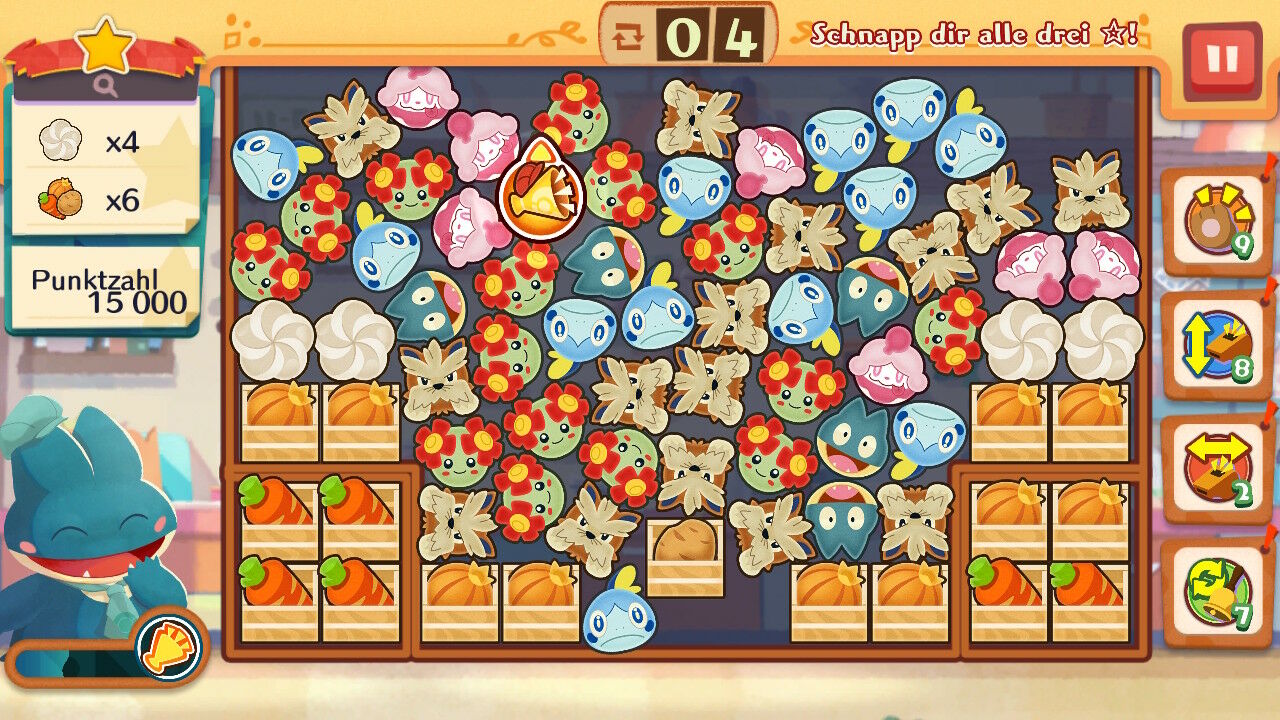Pause the game with the red button
This screenshot has height=720, width=1280.
1221,60
